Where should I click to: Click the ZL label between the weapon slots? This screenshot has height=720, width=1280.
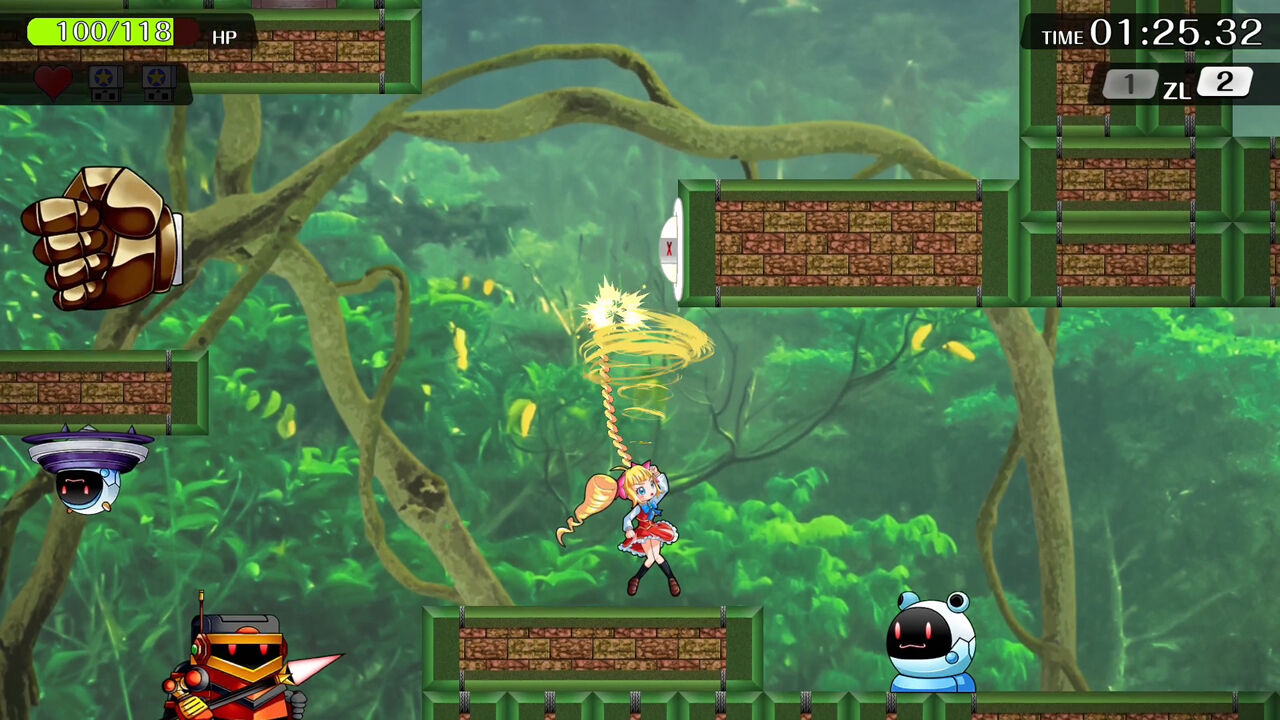coord(1180,88)
